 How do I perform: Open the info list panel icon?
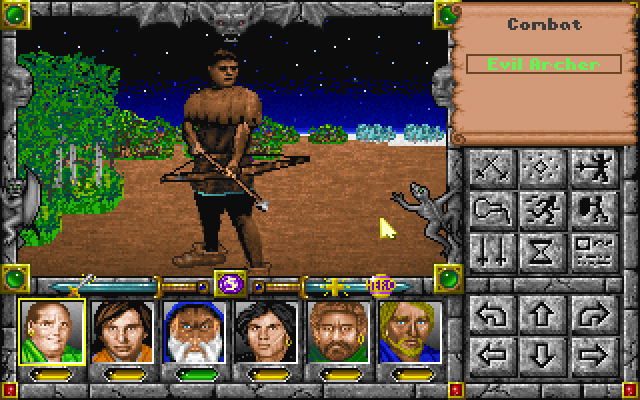(x=590, y=249)
